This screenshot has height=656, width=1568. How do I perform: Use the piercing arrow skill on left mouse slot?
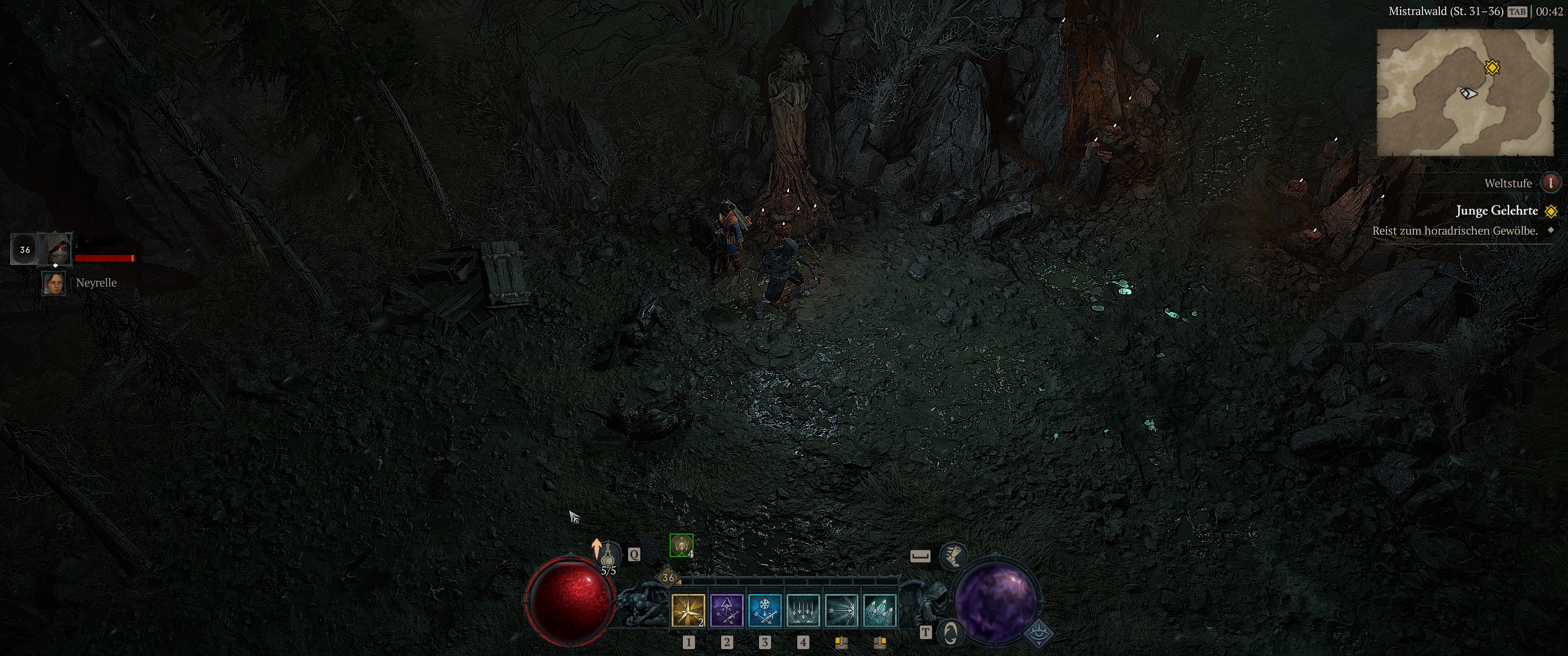[842, 610]
